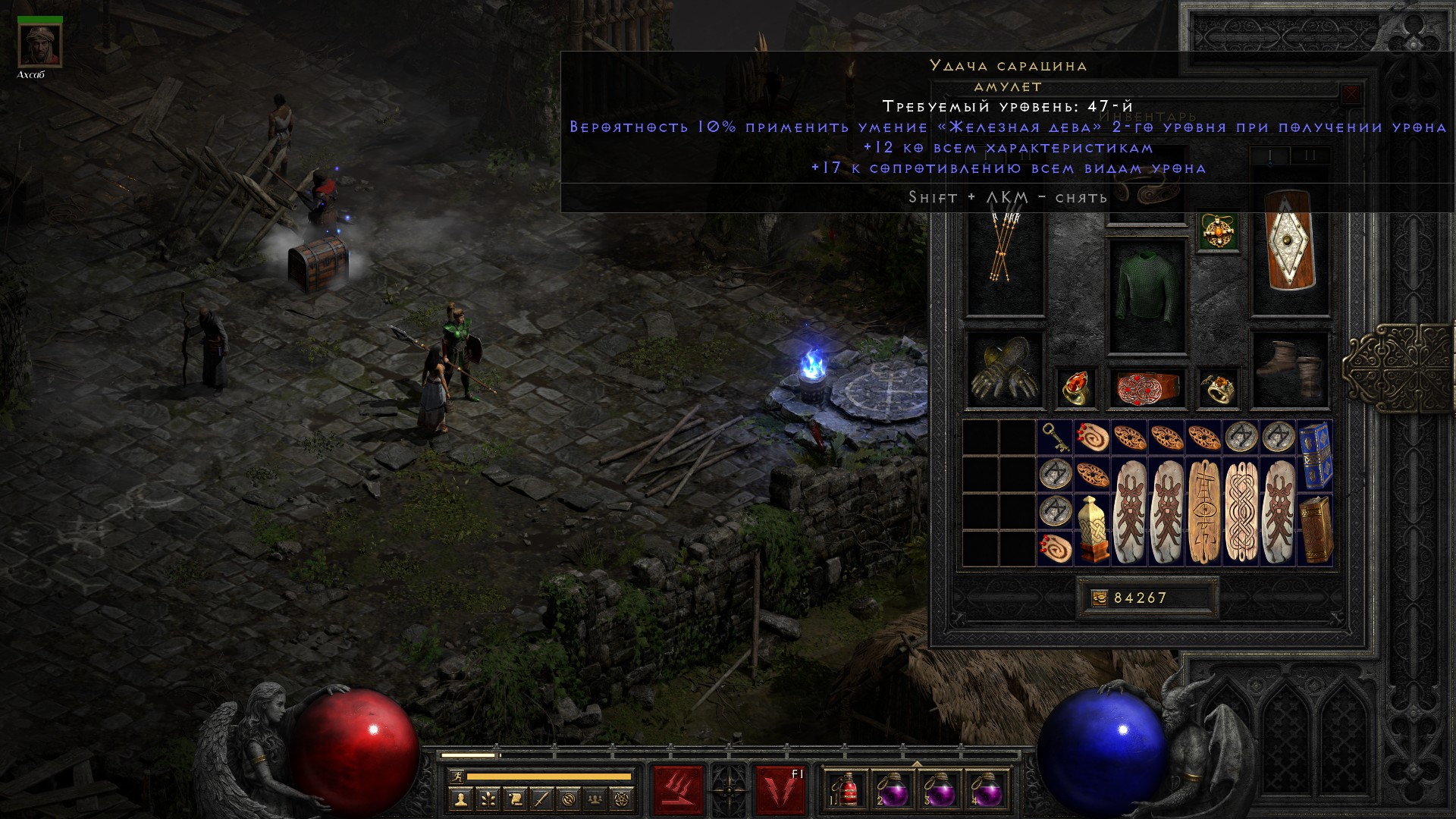Image resolution: width=1456 pixels, height=819 pixels.
Task: Select the arrow quiver in weapon slot
Action: click(x=1004, y=250)
